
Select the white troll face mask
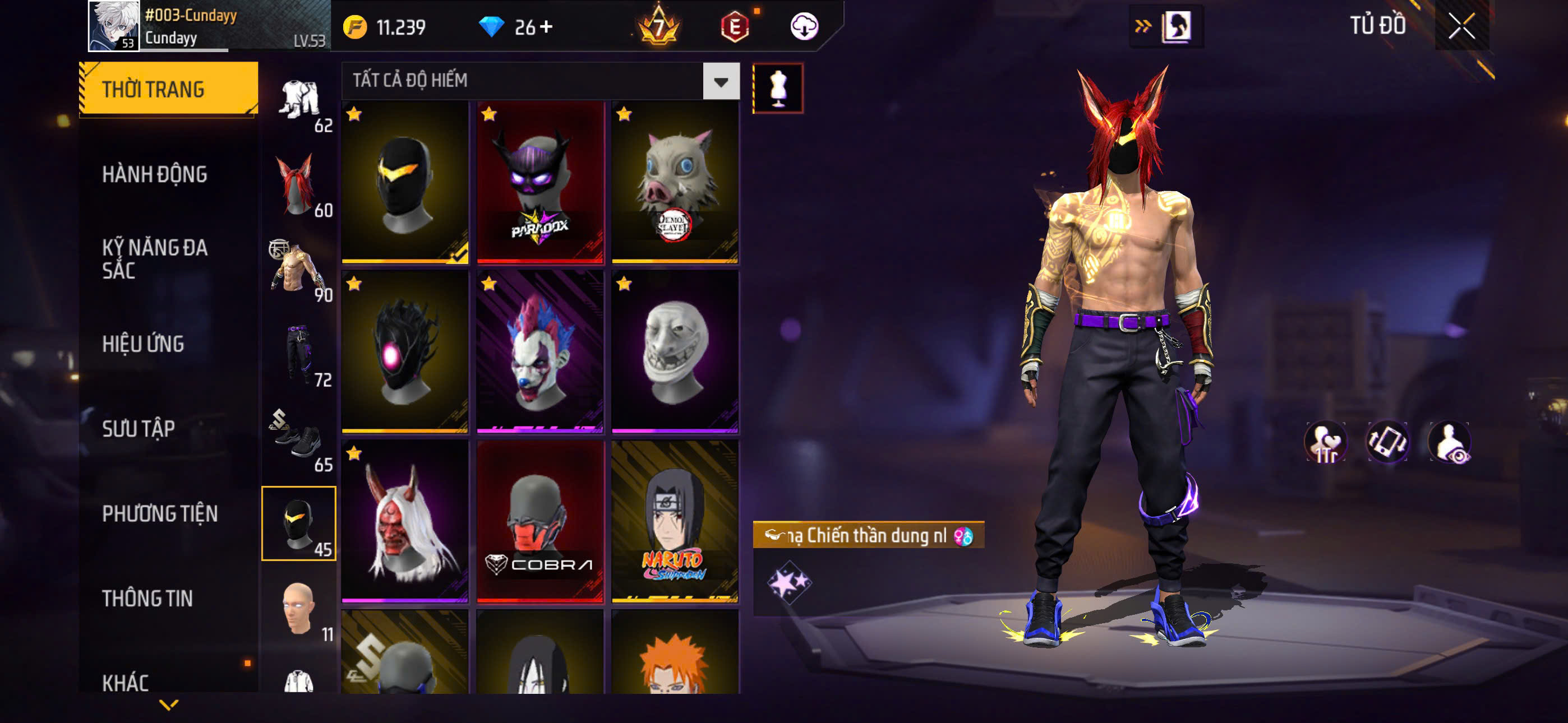(675, 352)
